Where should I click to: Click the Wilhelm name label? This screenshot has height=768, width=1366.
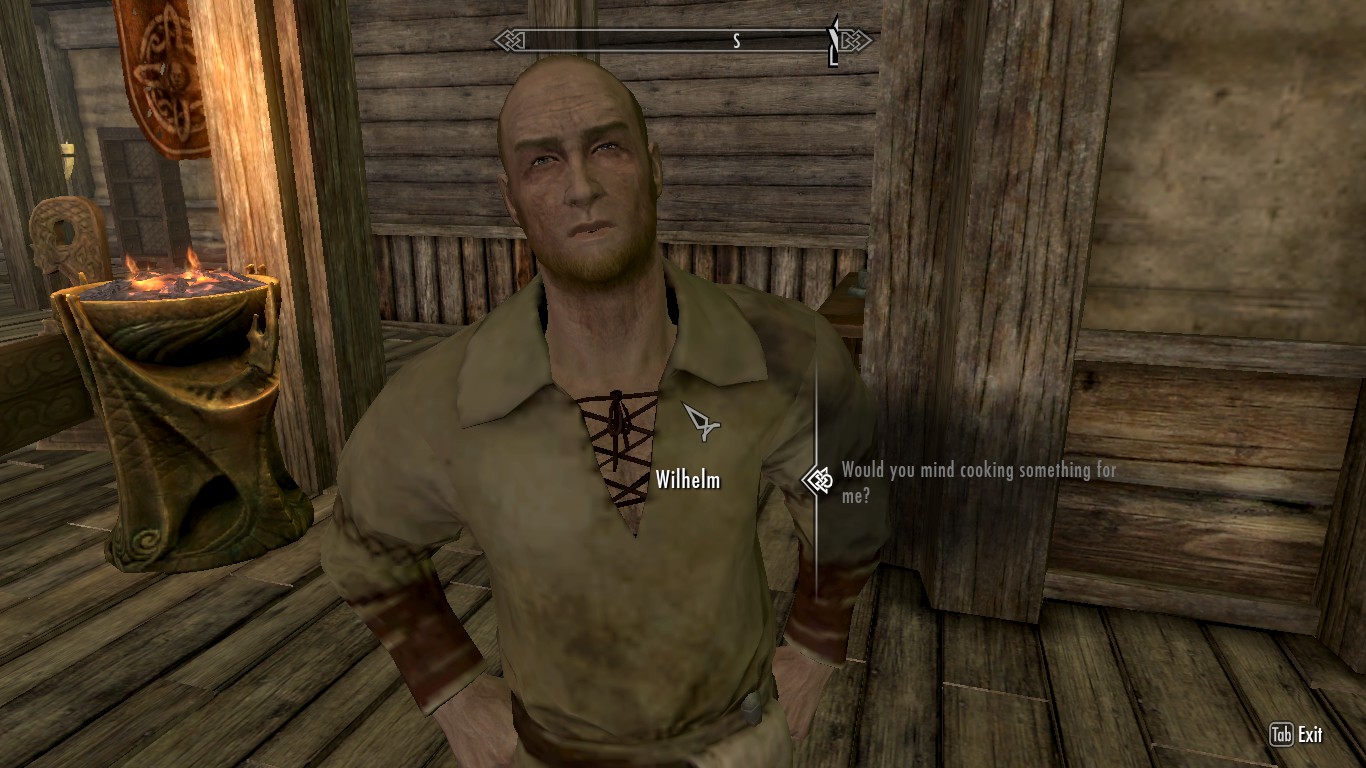click(688, 480)
